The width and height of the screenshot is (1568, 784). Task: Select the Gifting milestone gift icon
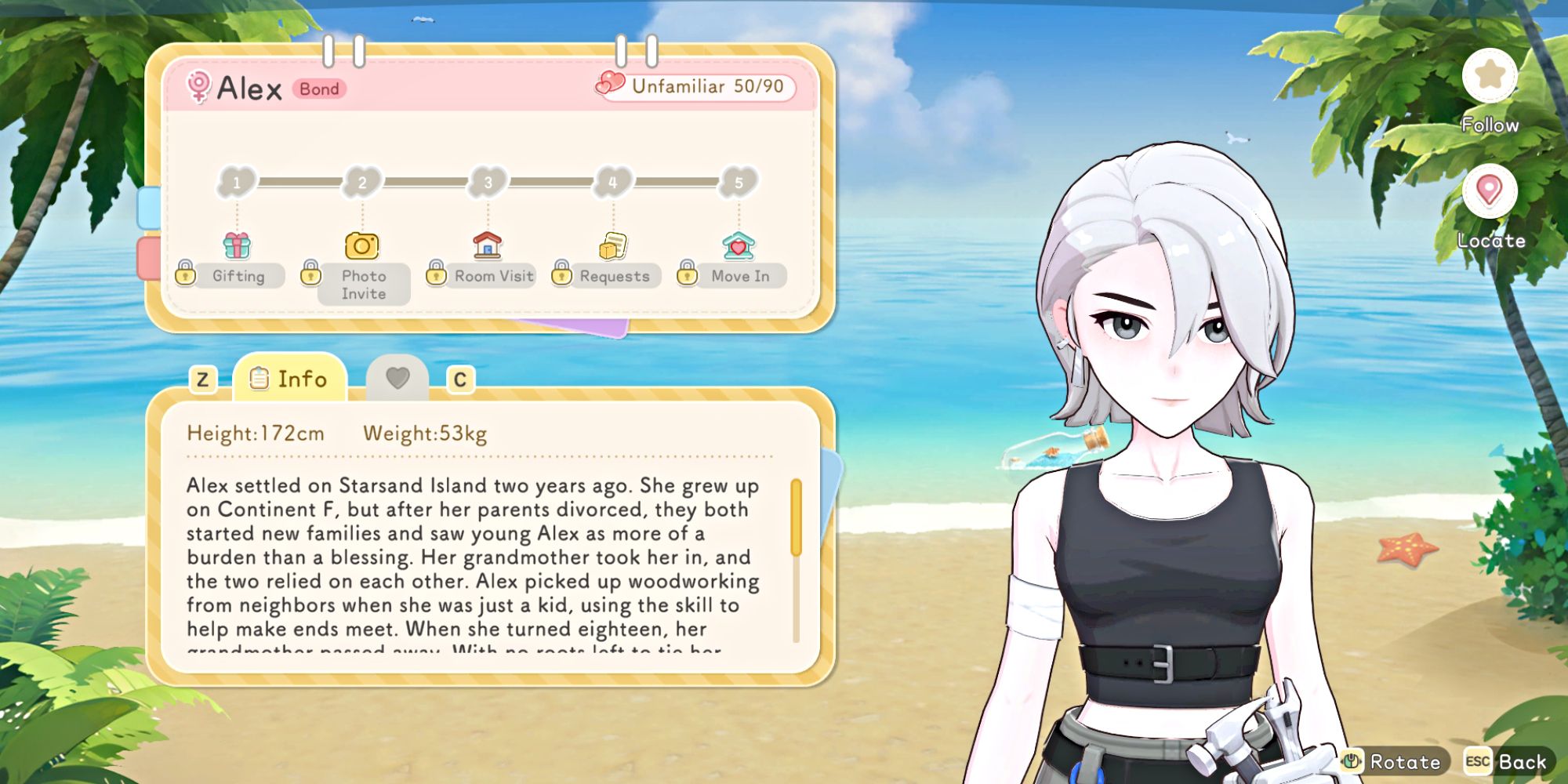coord(236,245)
